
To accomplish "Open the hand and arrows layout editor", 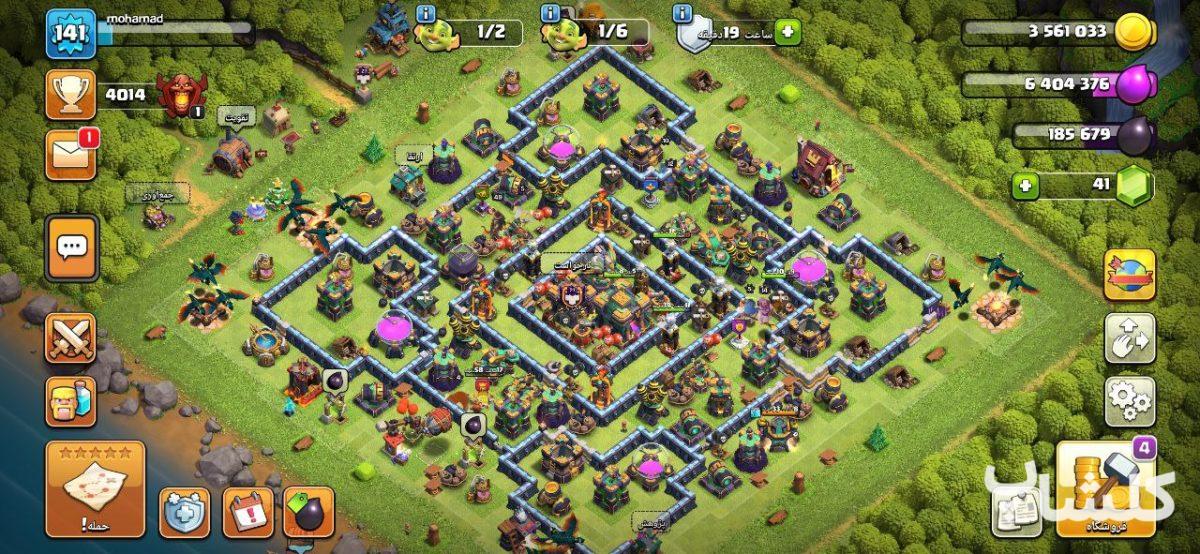I will [1130, 339].
